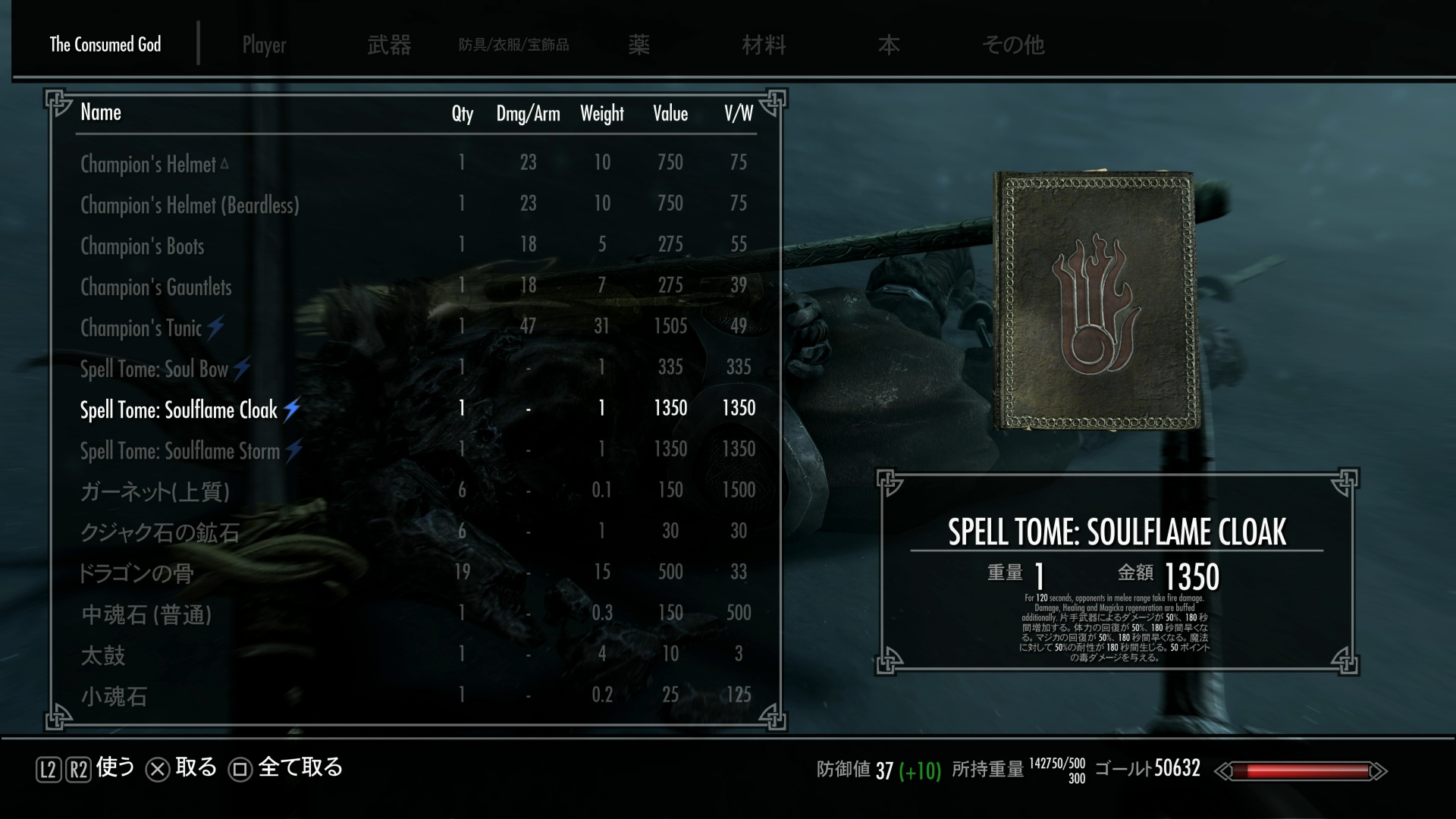Choose the Champion's Tunic item
Image resolution: width=1456 pixels, height=819 pixels.
coord(142,328)
